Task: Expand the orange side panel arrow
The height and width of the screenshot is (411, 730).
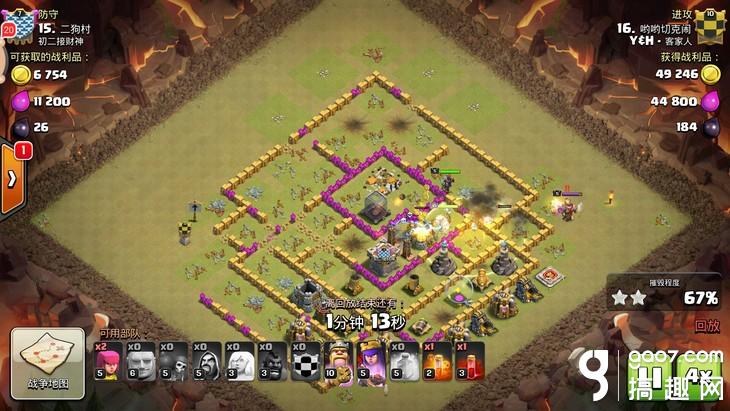Action: pyautogui.click(x=12, y=179)
